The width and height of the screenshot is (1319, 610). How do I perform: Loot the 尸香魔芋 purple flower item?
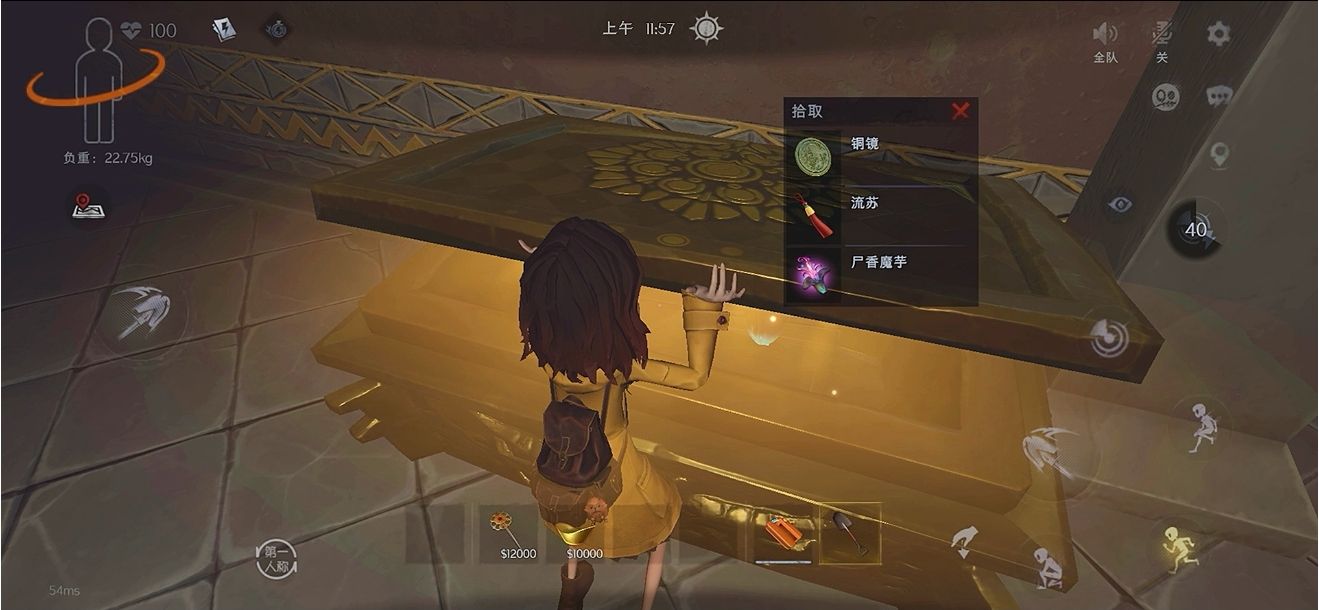pos(813,275)
